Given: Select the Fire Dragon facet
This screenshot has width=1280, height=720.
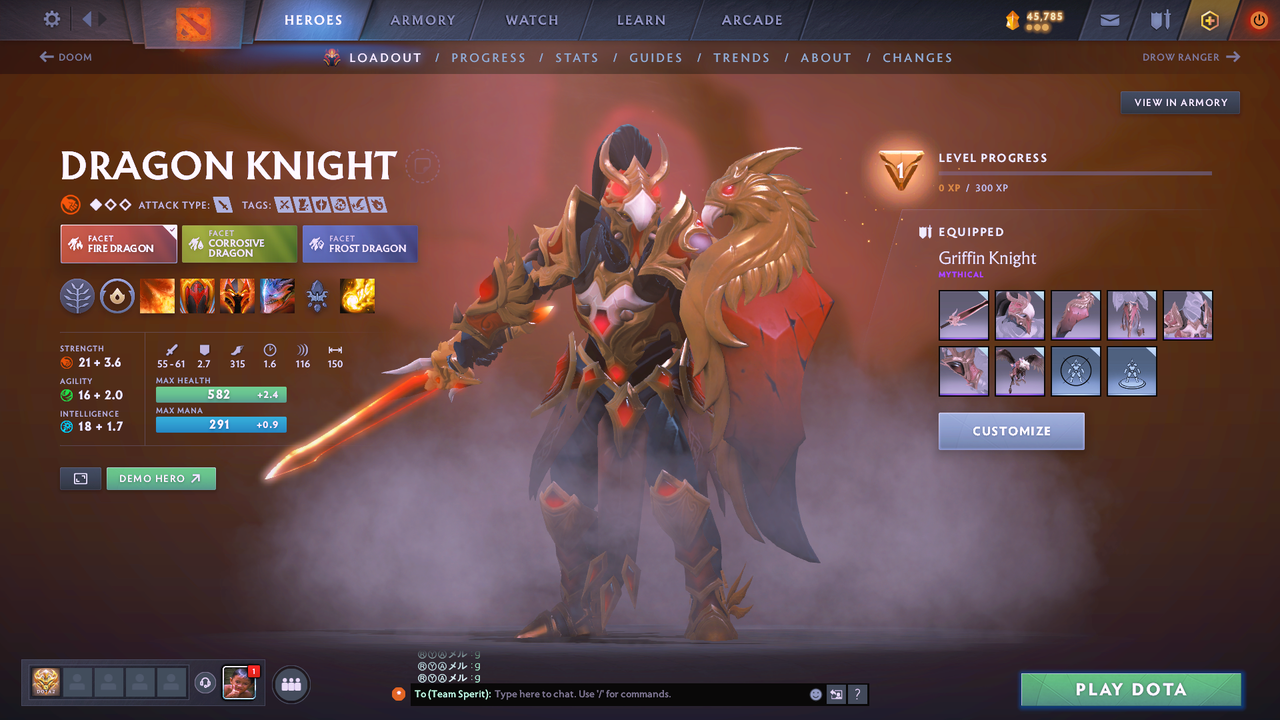Looking at the screenshot, I should pyautogui.click(x=118, y=243).
